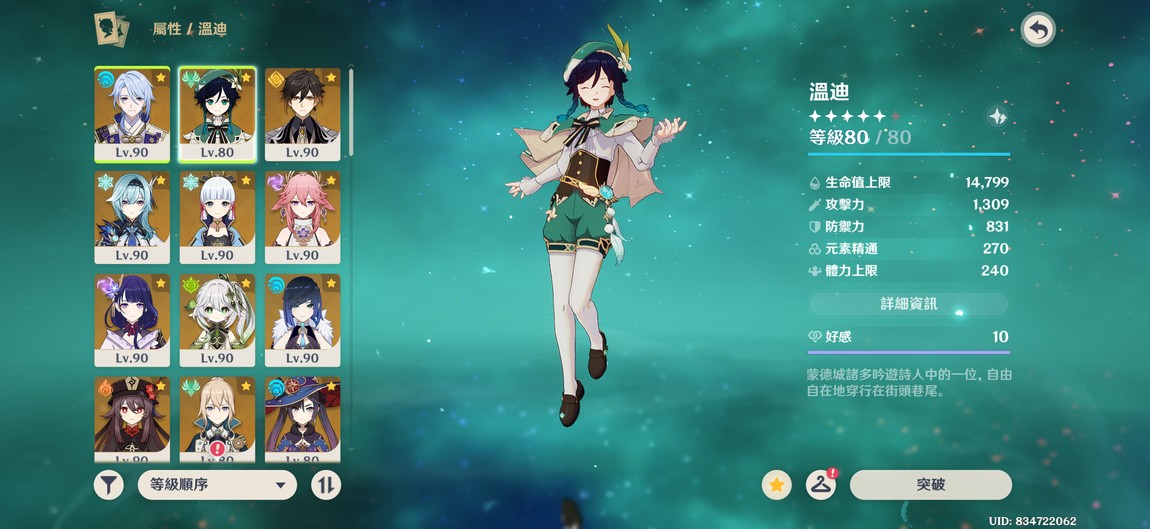The height and width of the screenshot is (529, 1150).
Task: Choose Raiden Shogun's portrait
Action: tap(132, 319)
